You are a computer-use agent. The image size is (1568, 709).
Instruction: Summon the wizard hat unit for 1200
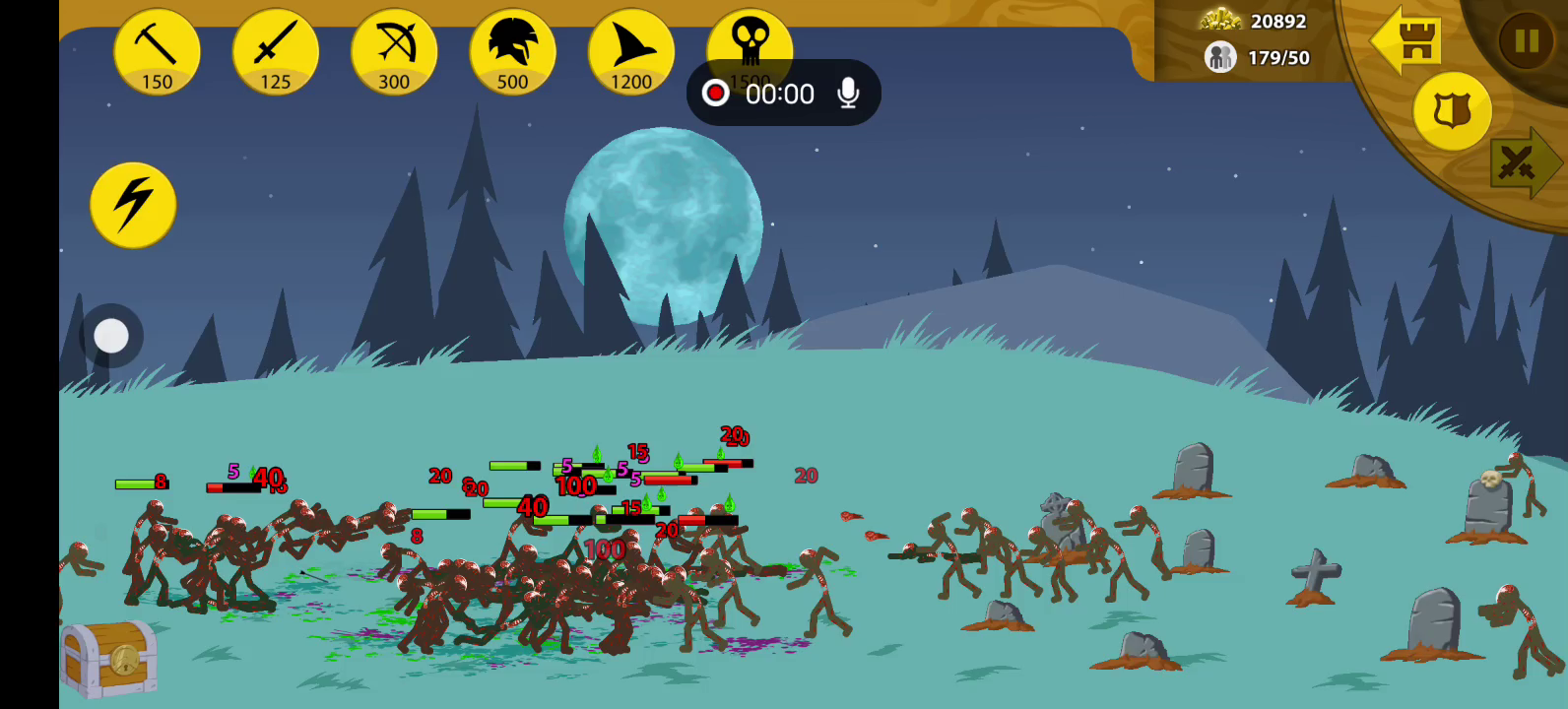tap(630, 52)
